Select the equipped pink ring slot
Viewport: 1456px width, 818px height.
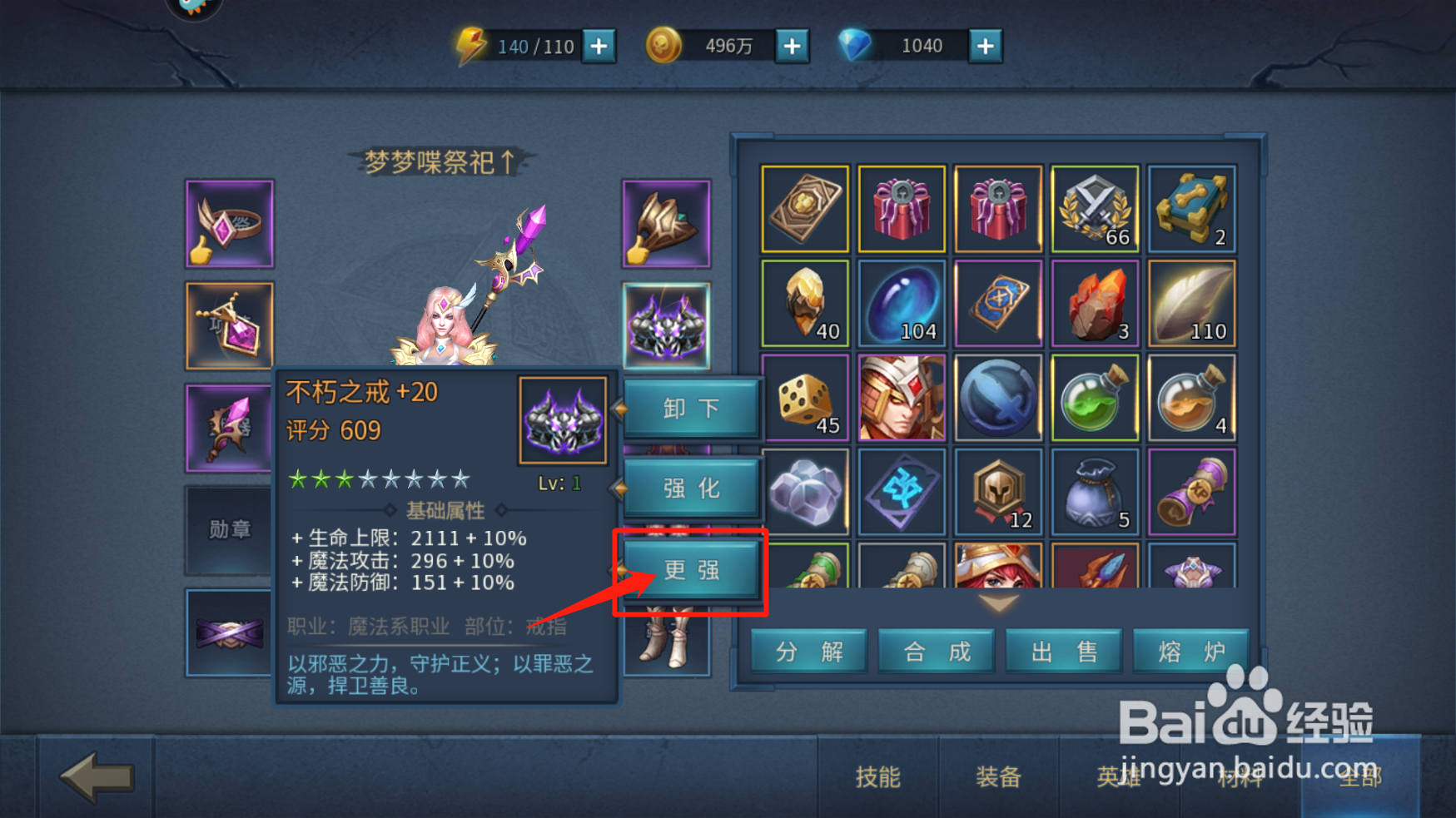click(x=229, y=222)
